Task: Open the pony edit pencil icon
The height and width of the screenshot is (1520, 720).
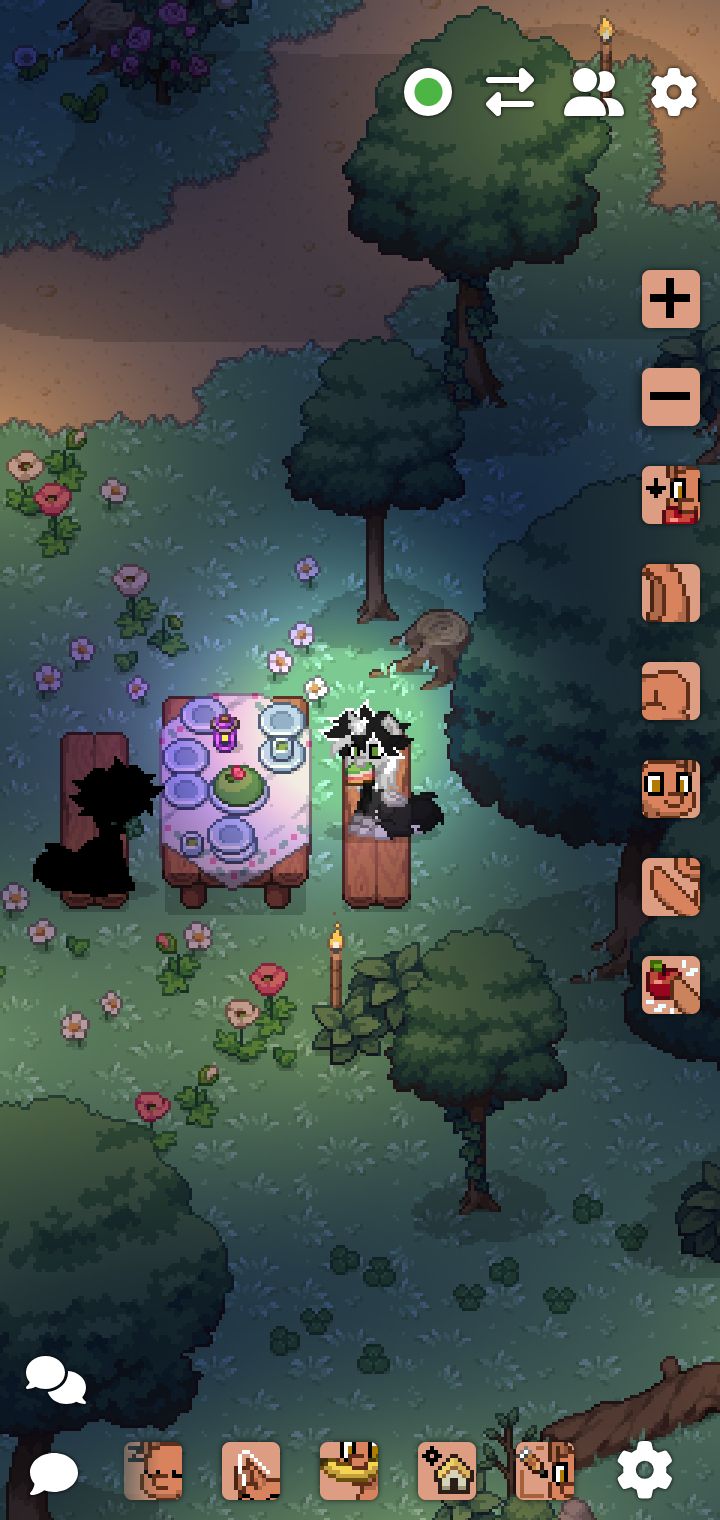Action: tap(545, 1471)
